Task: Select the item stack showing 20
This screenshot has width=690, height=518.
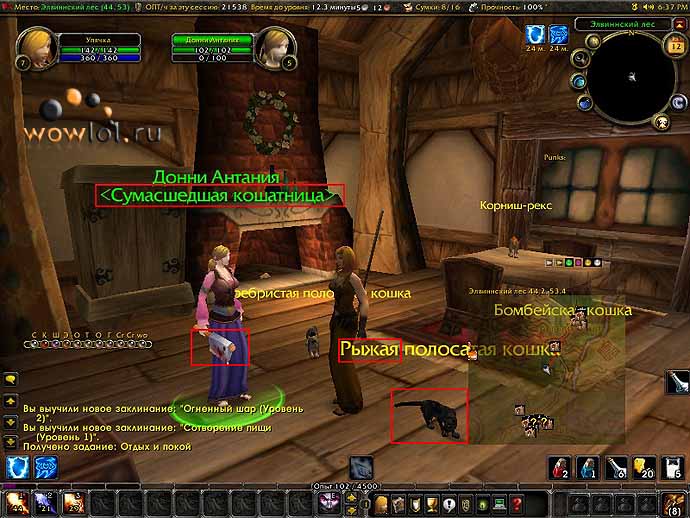Action: [647, 466]
